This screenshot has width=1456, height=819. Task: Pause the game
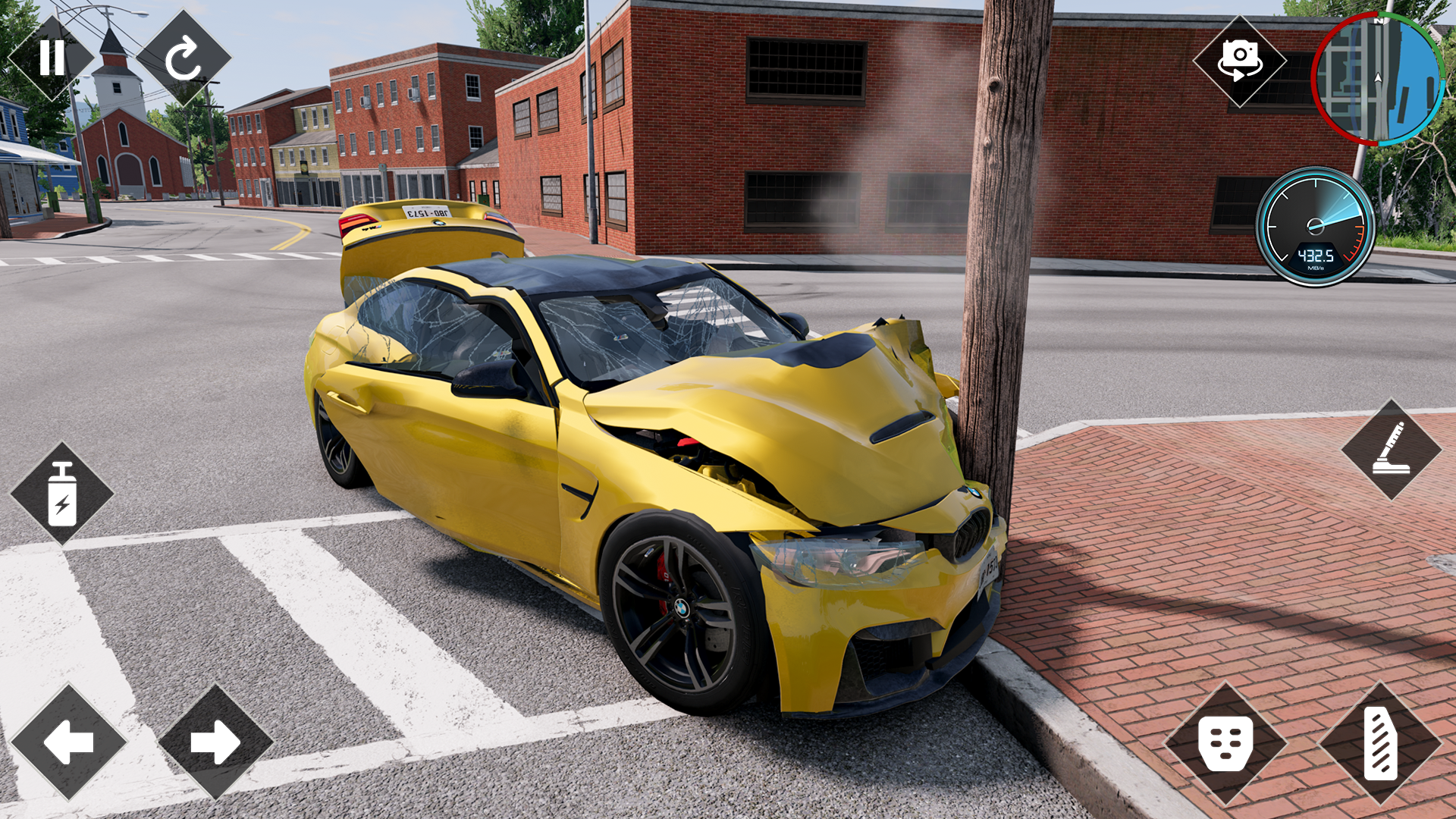(x=52, y=58)
